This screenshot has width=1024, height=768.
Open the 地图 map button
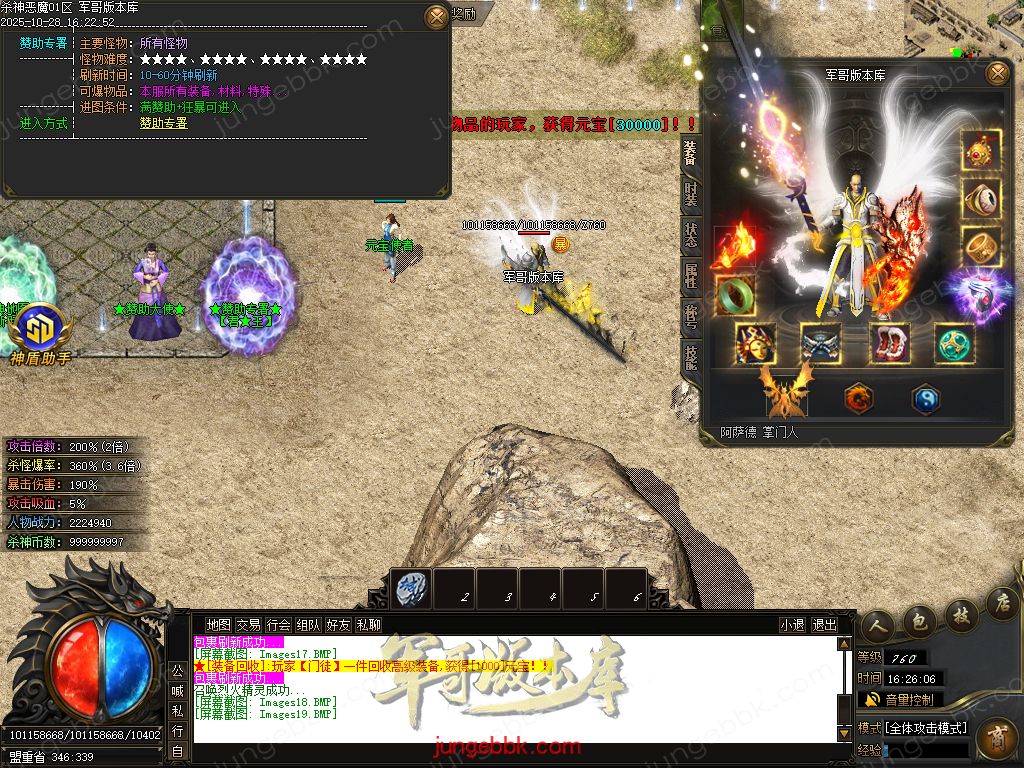pyautogui.click(x=218, y=625)
